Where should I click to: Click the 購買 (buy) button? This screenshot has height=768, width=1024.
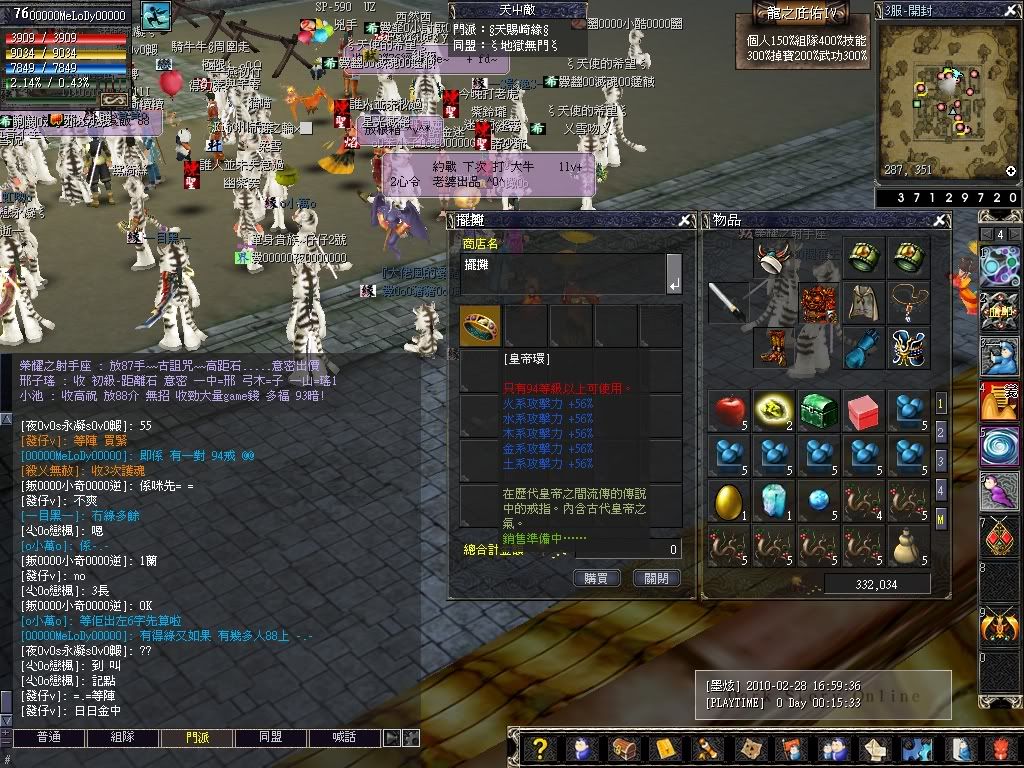[x=597, y=578]
